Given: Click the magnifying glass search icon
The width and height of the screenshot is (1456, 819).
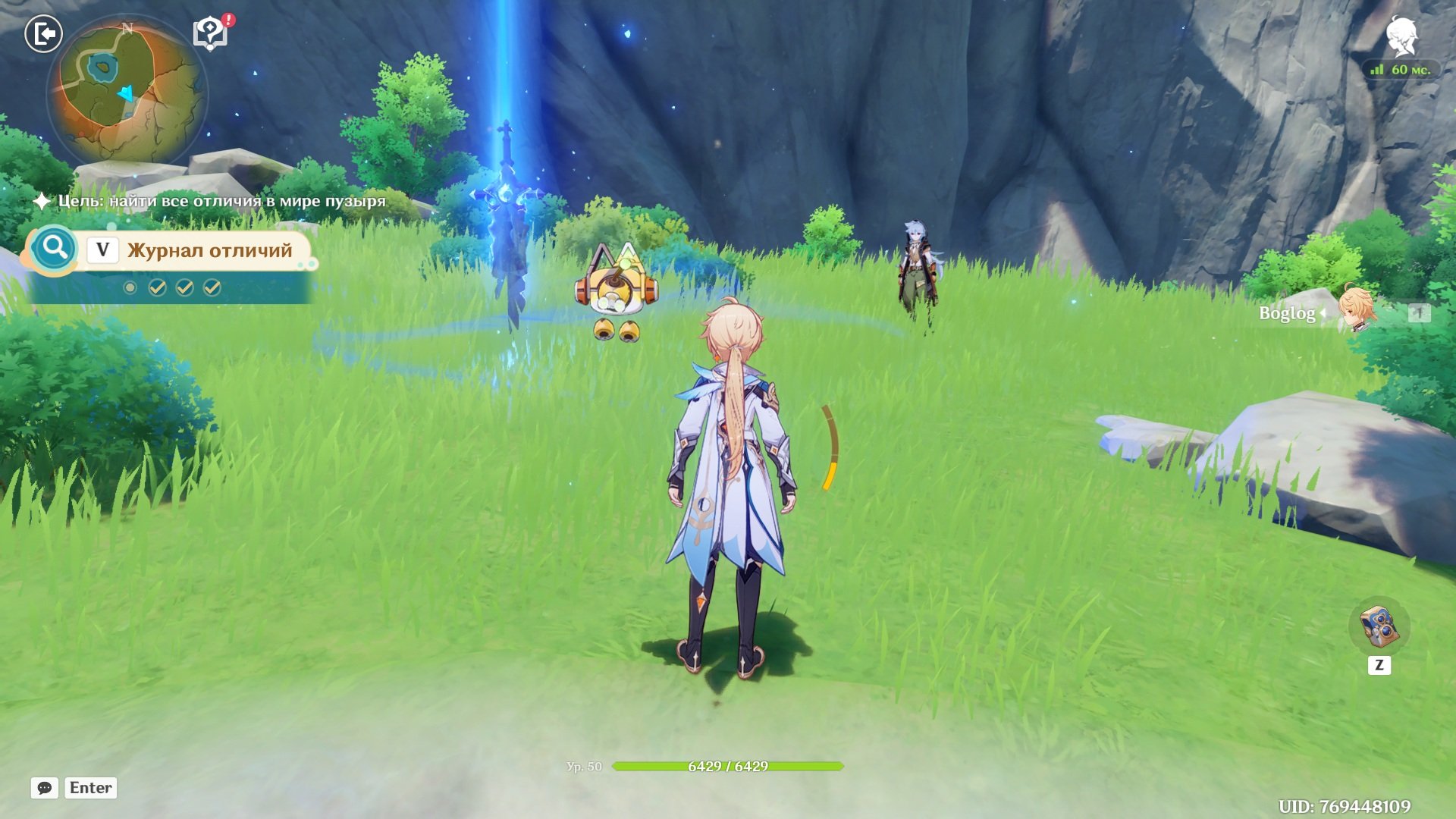Looking at the screenshot, I should [x=55, y=248].
